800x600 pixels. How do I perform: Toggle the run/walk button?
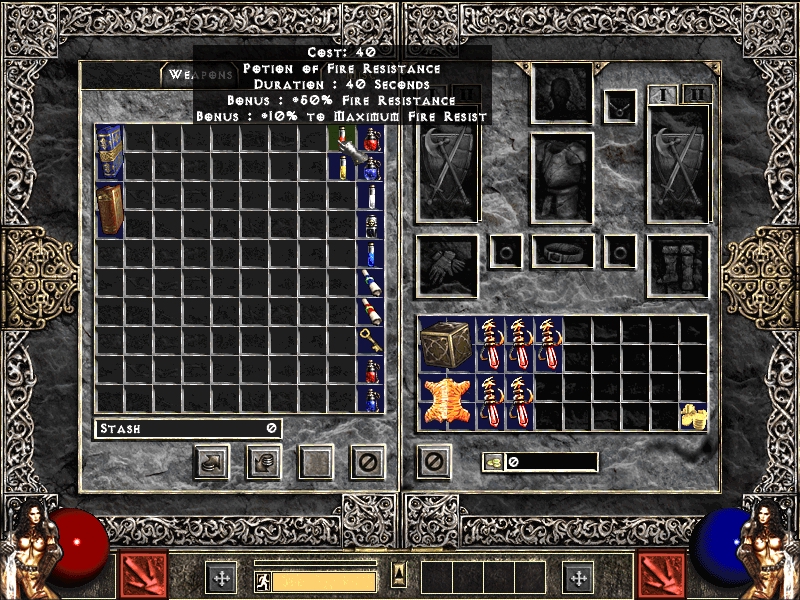click(264, 581)
